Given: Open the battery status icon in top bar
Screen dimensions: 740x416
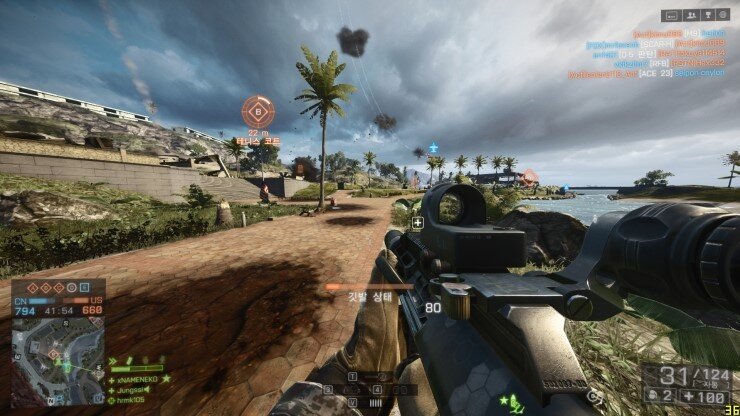Looking at the screenshot, I should point(670,15).
